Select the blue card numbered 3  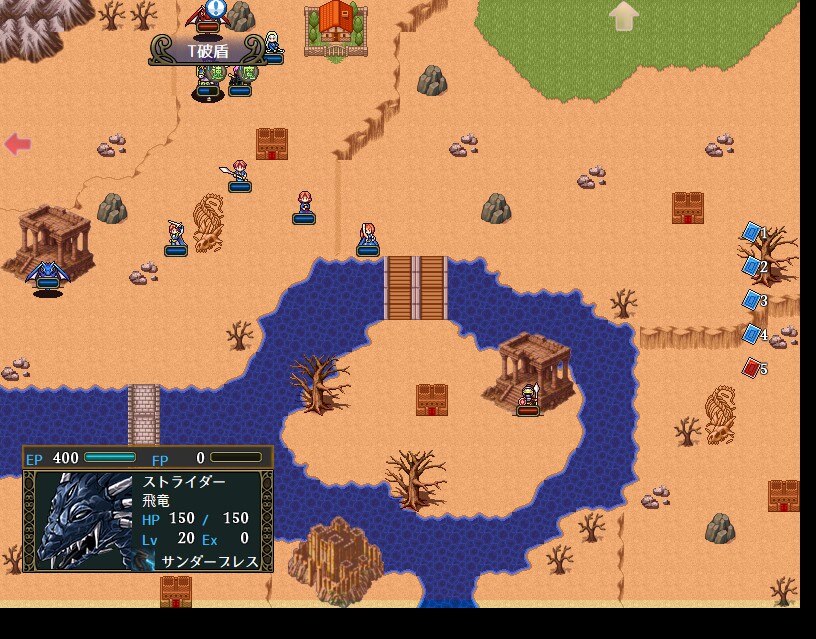(752, 299)
